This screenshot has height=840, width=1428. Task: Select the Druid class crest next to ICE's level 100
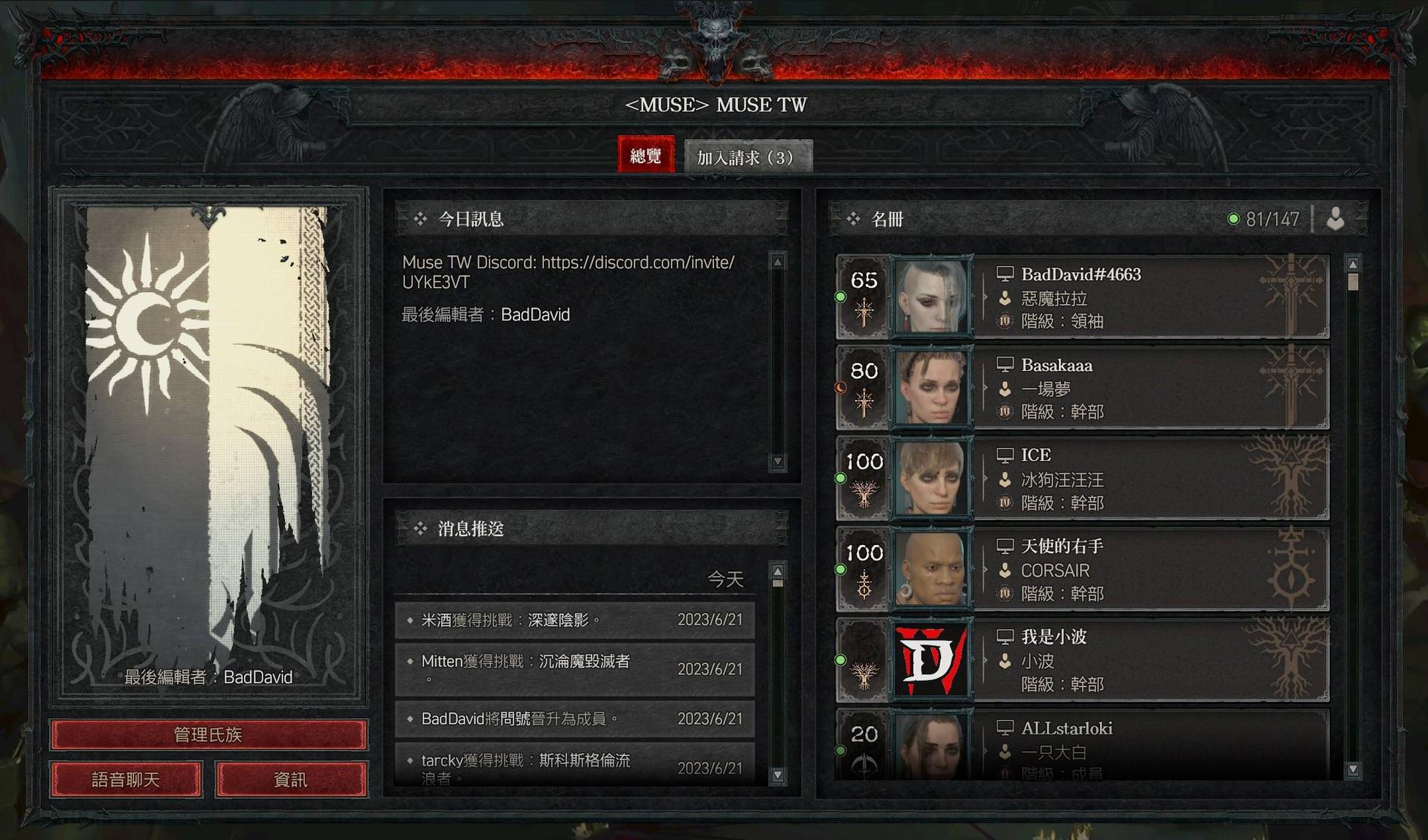coord(863,493)
